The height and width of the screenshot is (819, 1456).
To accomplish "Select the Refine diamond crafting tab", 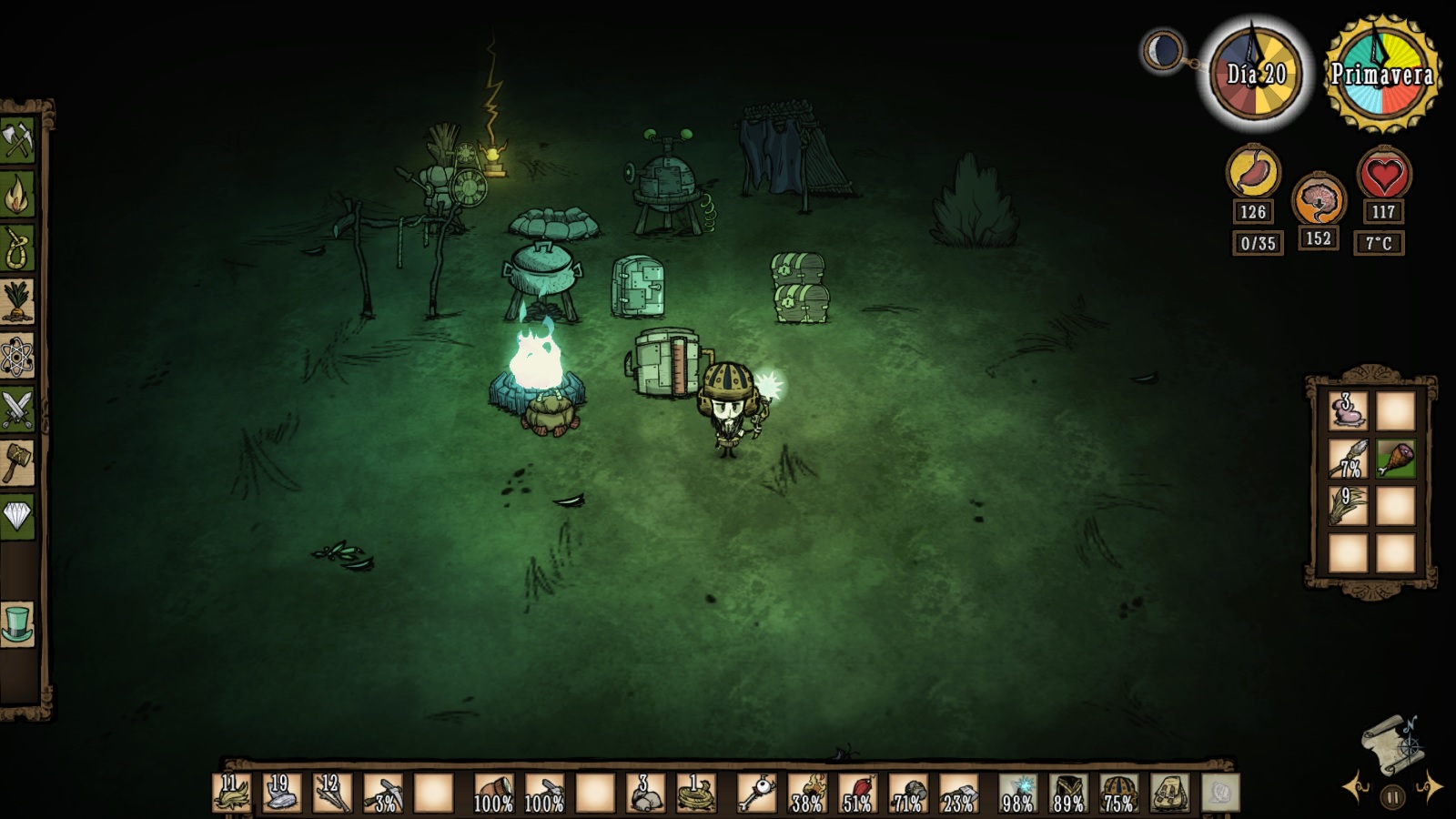I will pos(17,516).
